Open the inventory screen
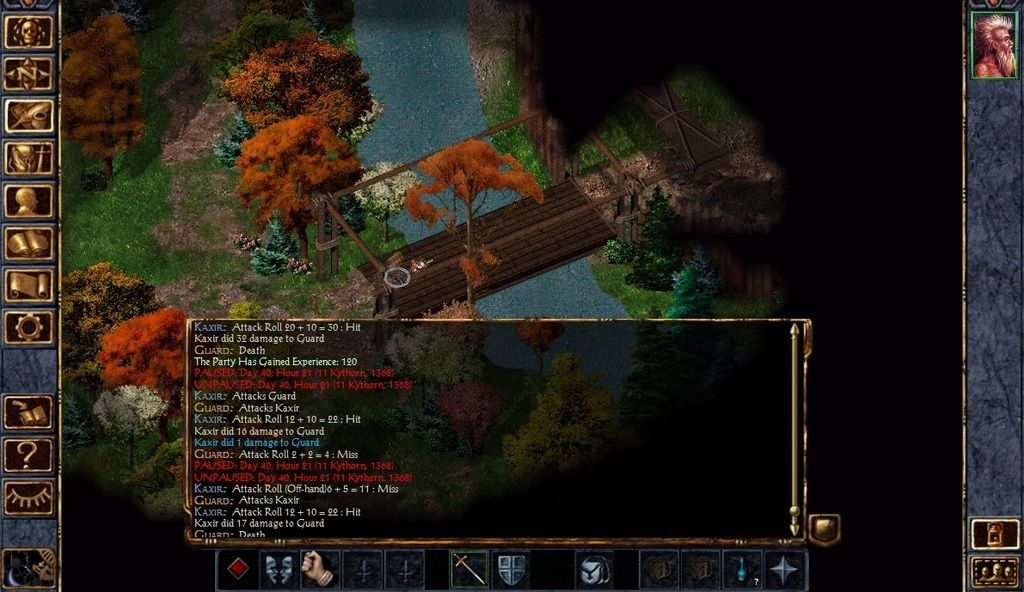 [29, 158]
